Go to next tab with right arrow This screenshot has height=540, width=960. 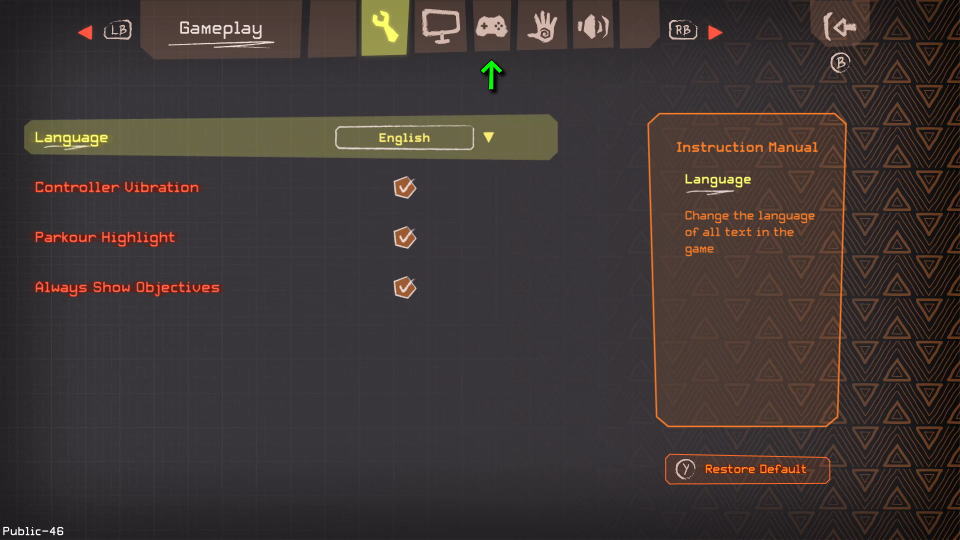(x=715, y=32)
